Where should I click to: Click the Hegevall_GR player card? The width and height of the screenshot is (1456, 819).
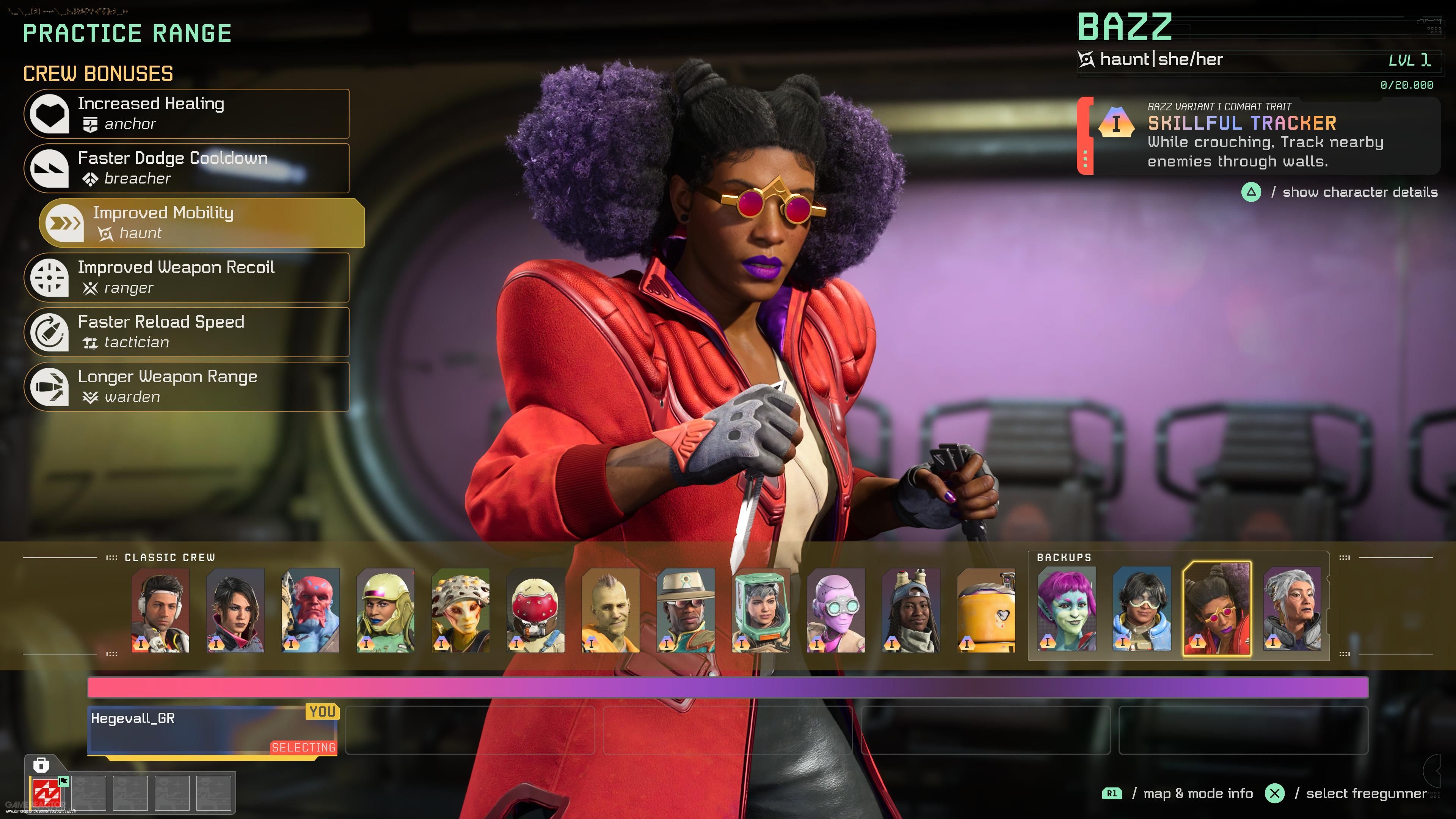(x=212, y=730)
